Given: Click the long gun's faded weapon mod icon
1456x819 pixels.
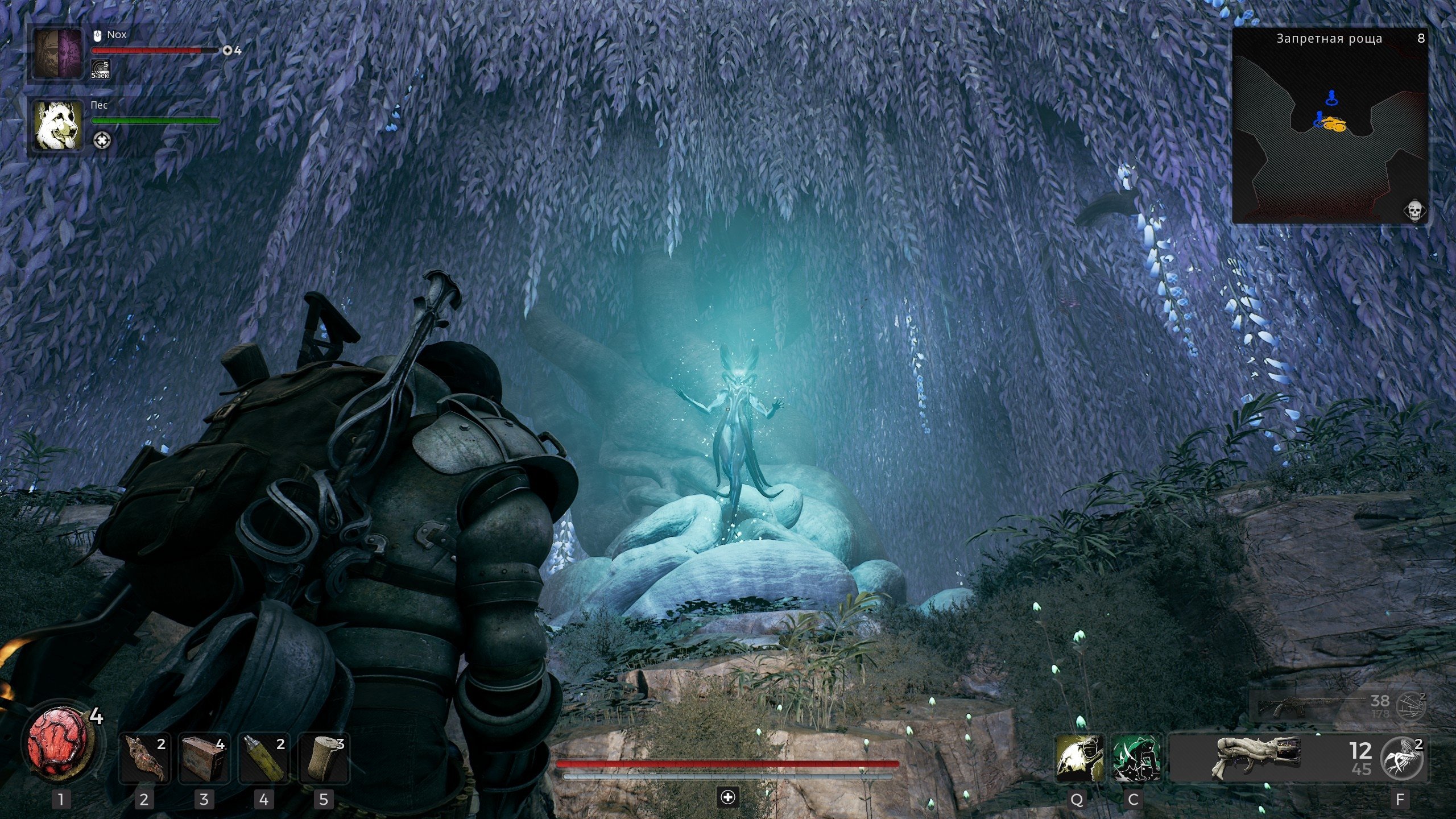Looking at the screenshot, I should (x=1412, y=707).
